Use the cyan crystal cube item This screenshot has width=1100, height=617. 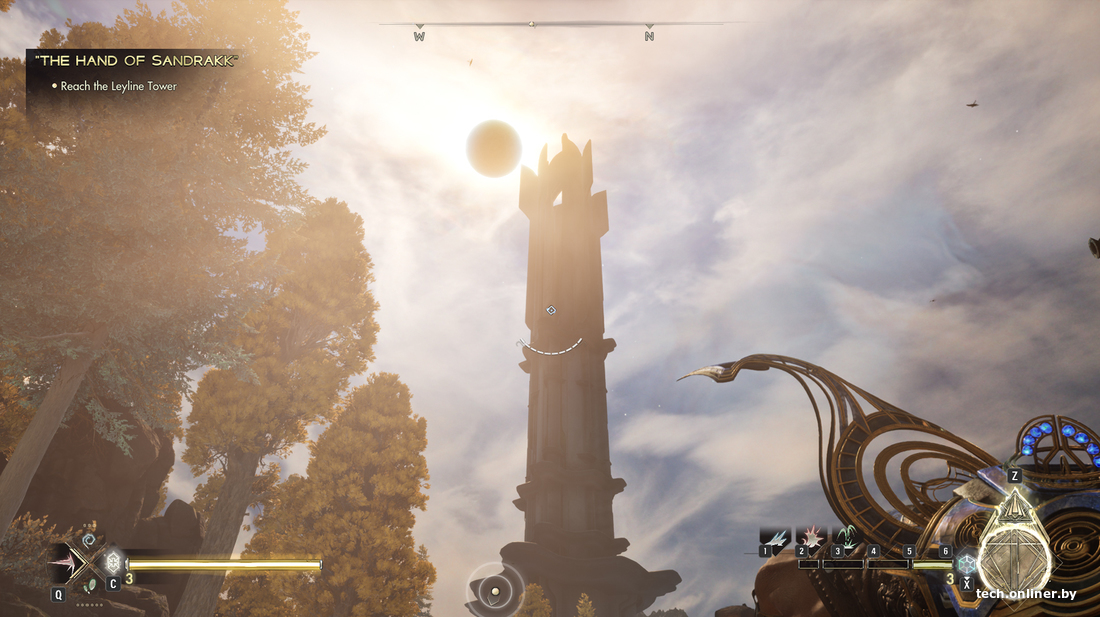tap(966, 563)
